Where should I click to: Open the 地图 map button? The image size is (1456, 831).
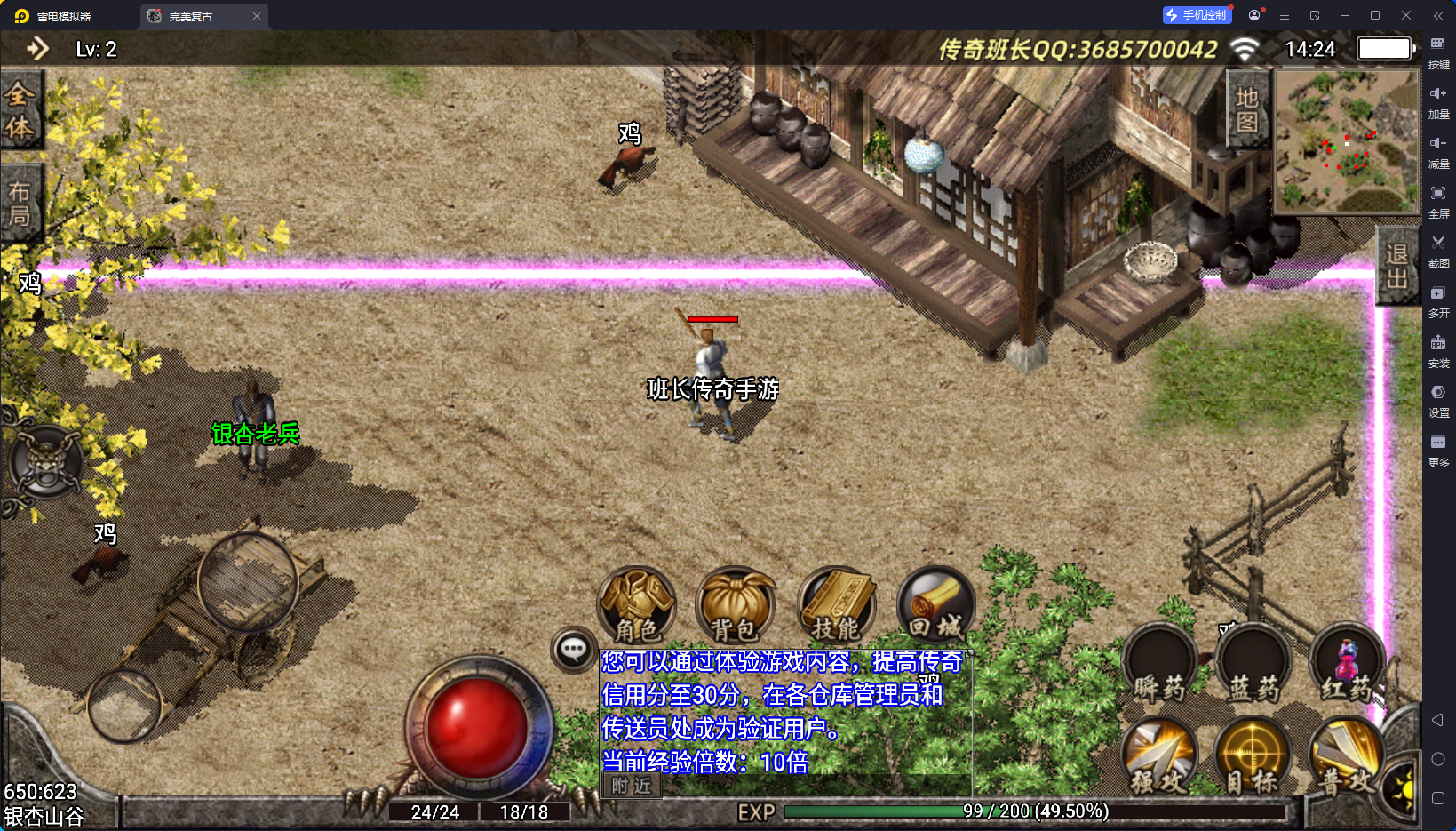1247,109
